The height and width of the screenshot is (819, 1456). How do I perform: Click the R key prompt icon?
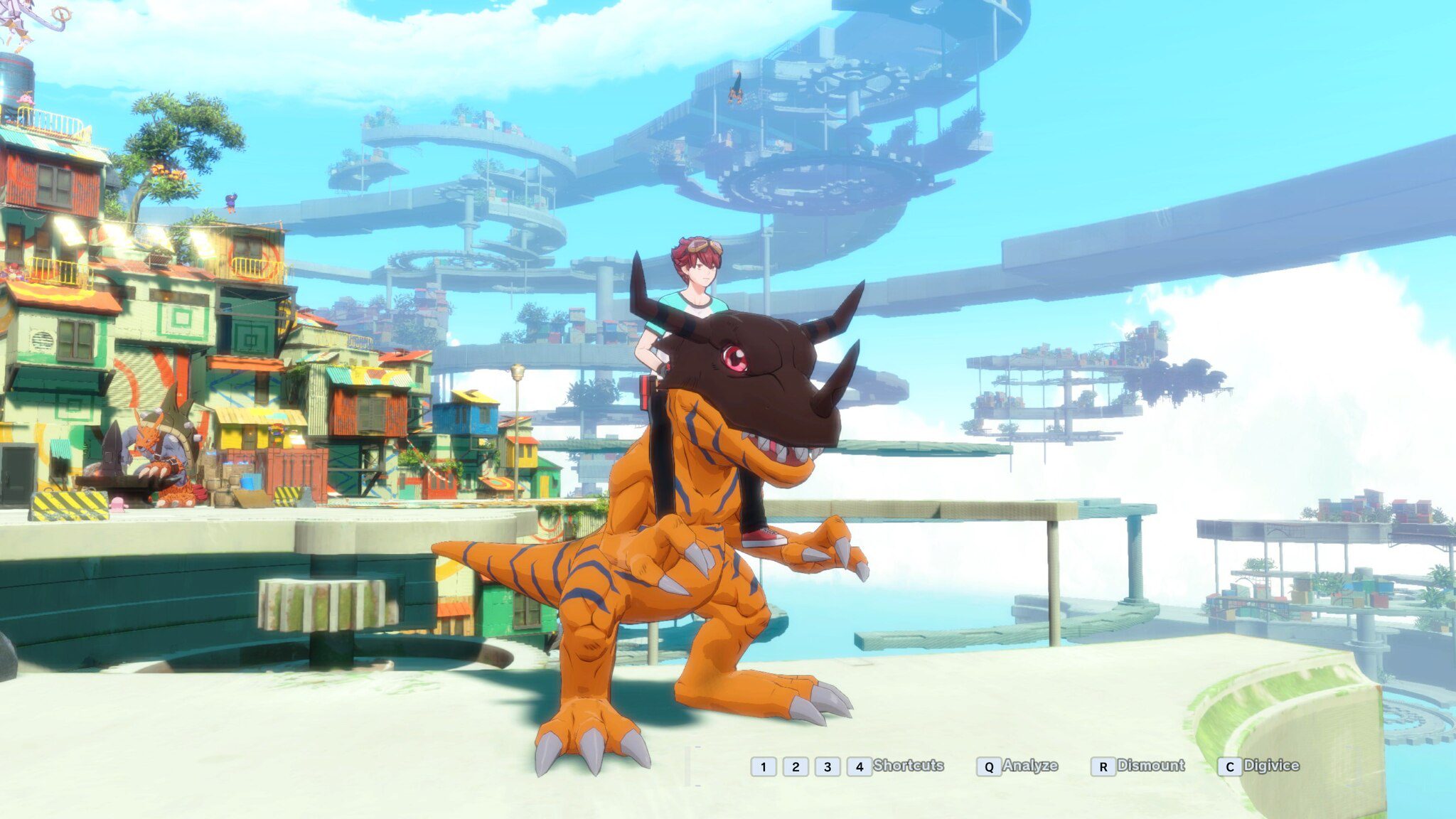[1103, 766]
